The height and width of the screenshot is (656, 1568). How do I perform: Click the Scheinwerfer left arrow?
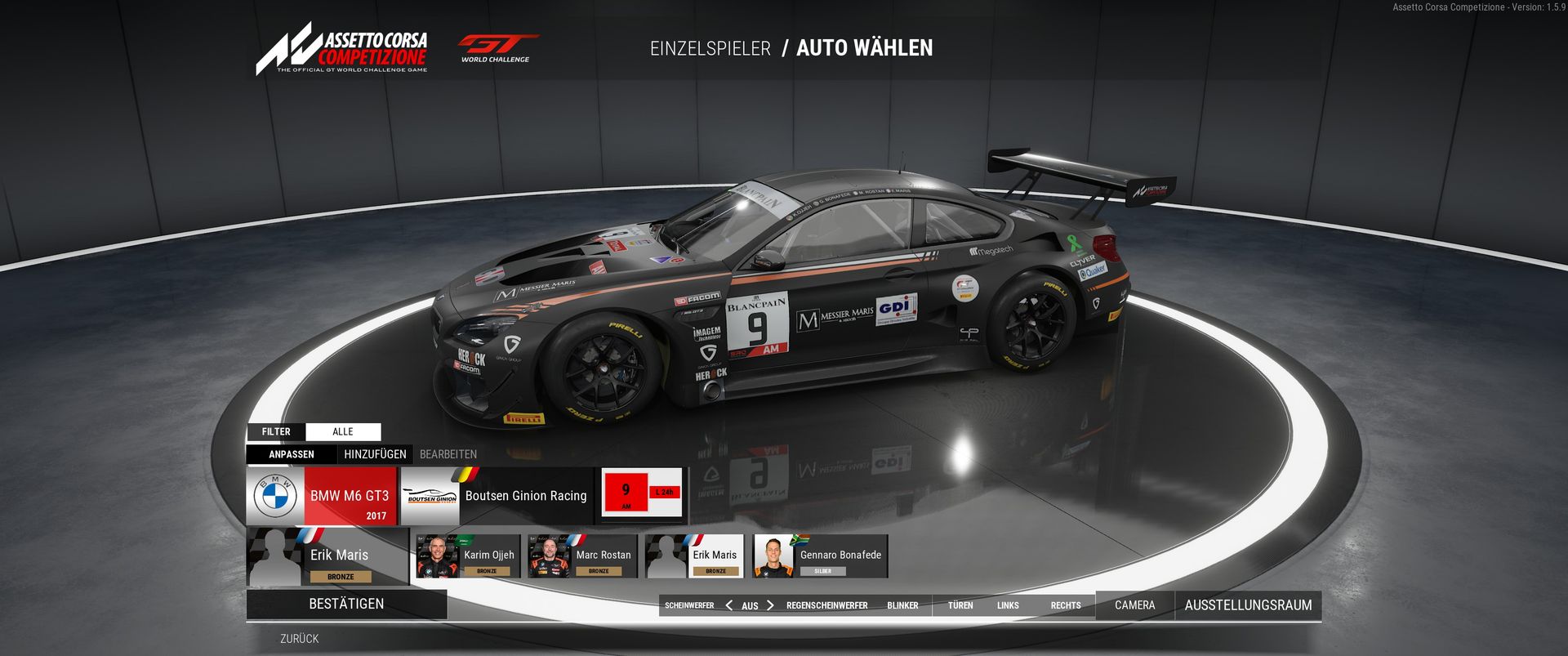tap(728, 605)
